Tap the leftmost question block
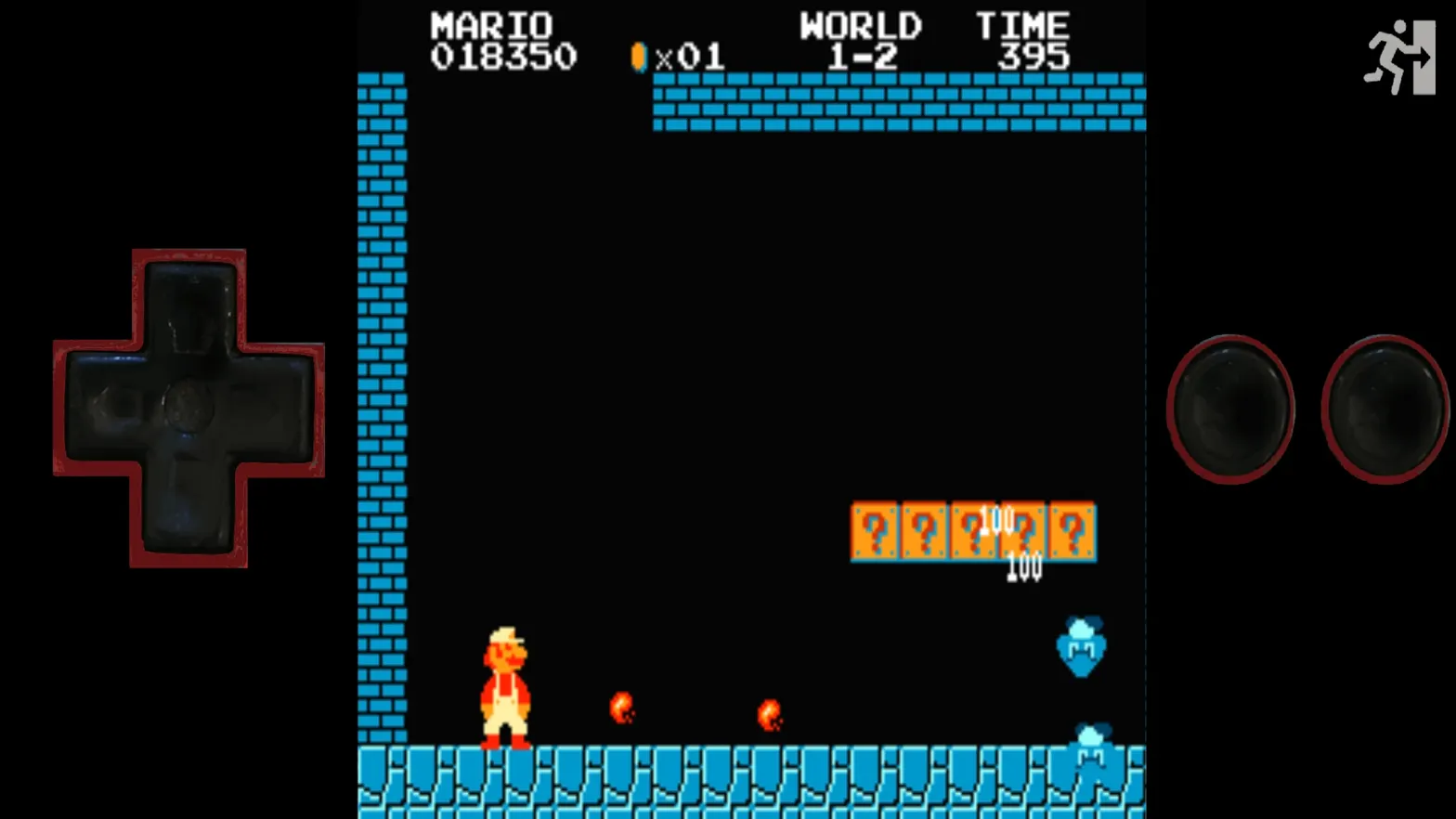This screenshot has height=819, width=1456. click(x=875, y=531)
